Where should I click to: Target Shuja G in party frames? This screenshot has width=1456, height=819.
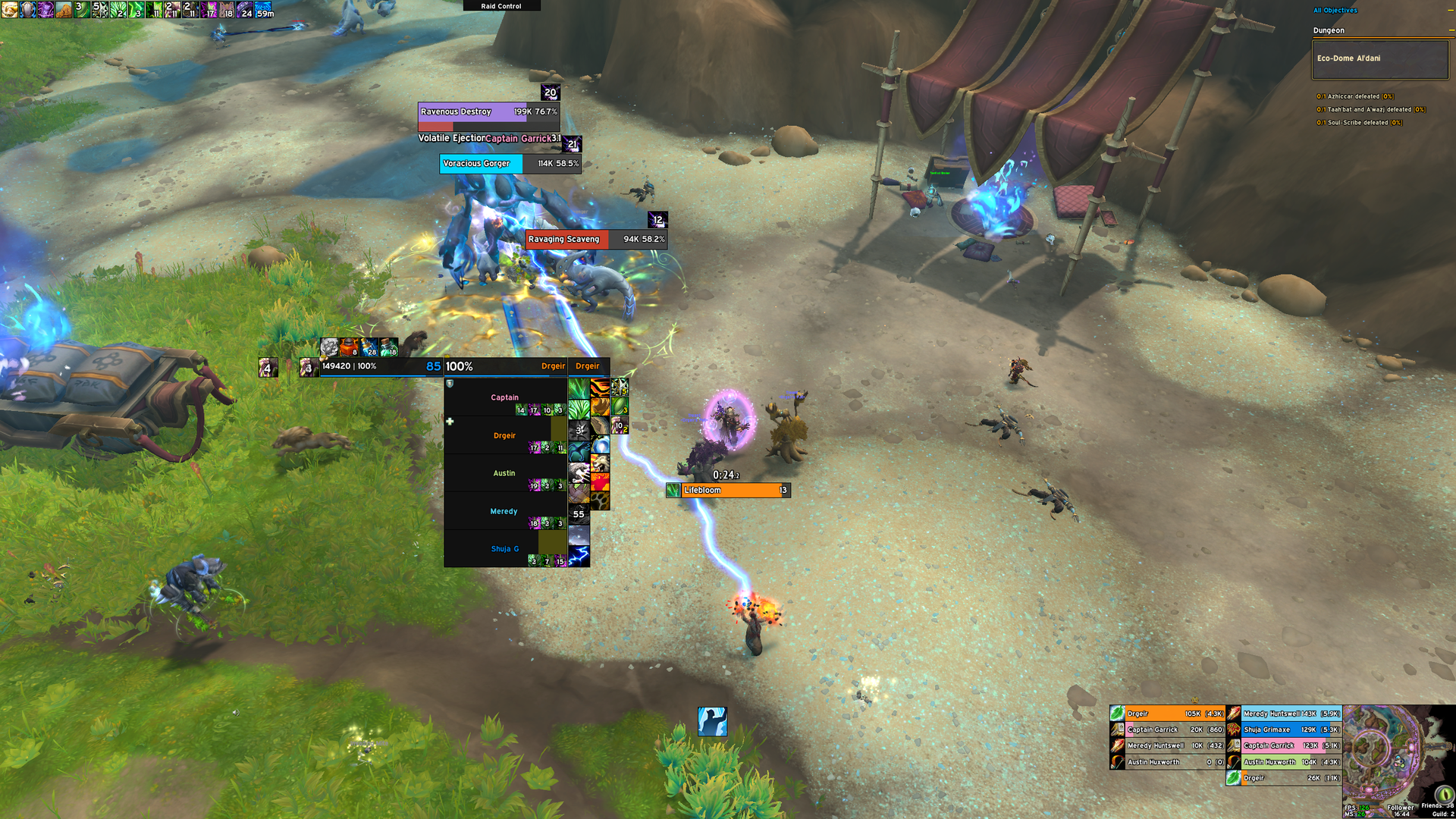pos(504,549)
